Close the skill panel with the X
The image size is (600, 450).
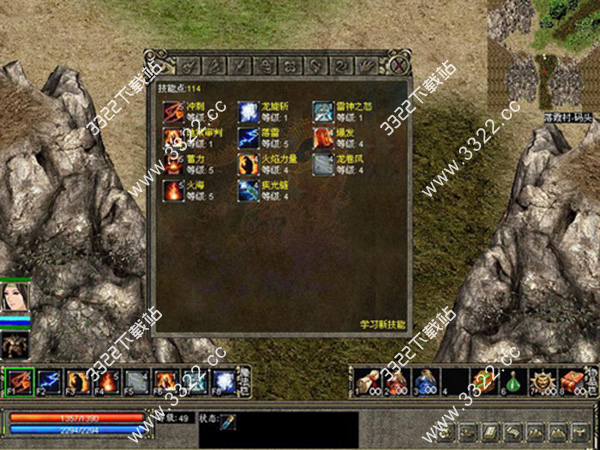(x=398, y=65)
